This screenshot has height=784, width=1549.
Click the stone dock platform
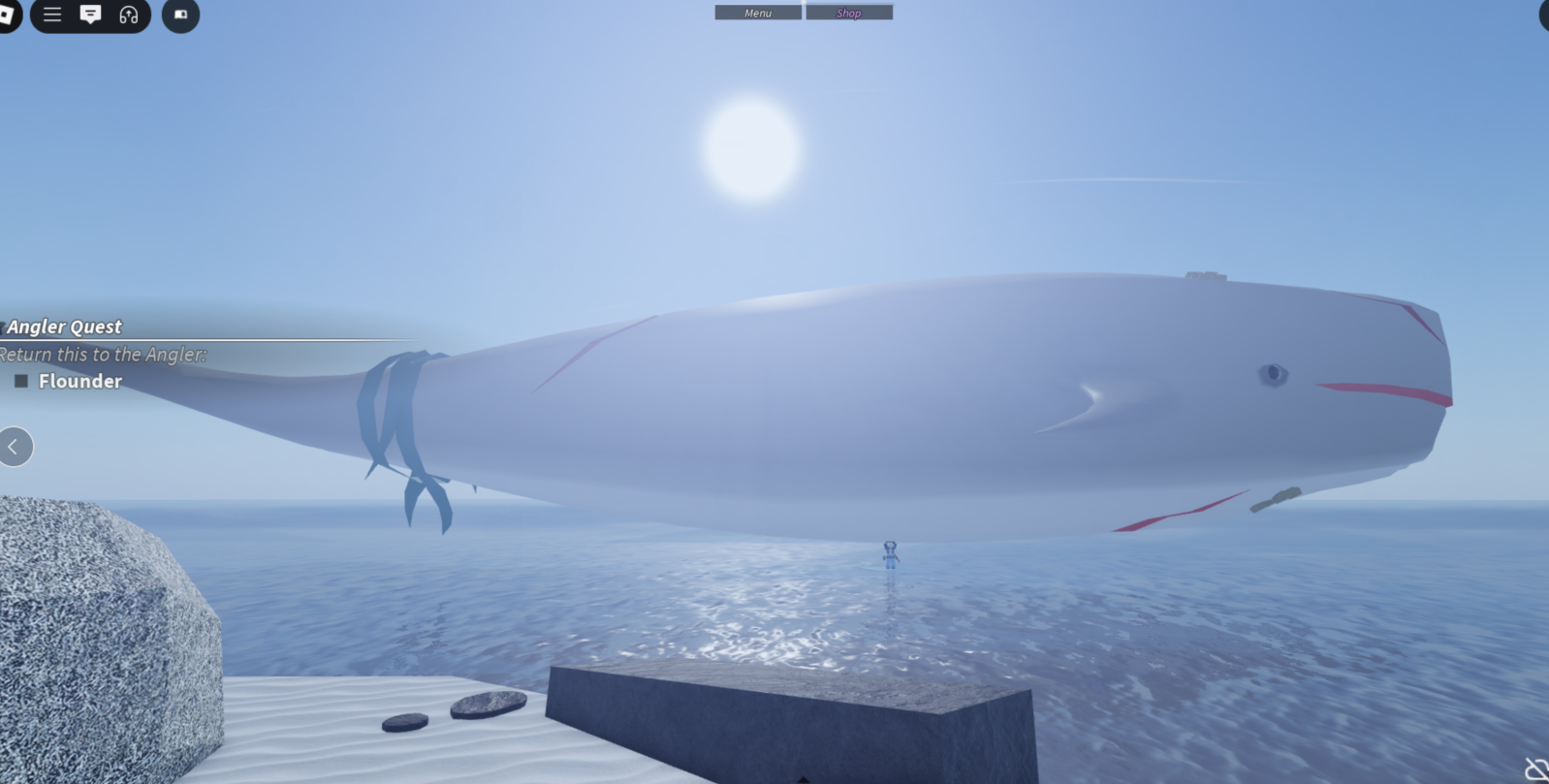[785, 717]
